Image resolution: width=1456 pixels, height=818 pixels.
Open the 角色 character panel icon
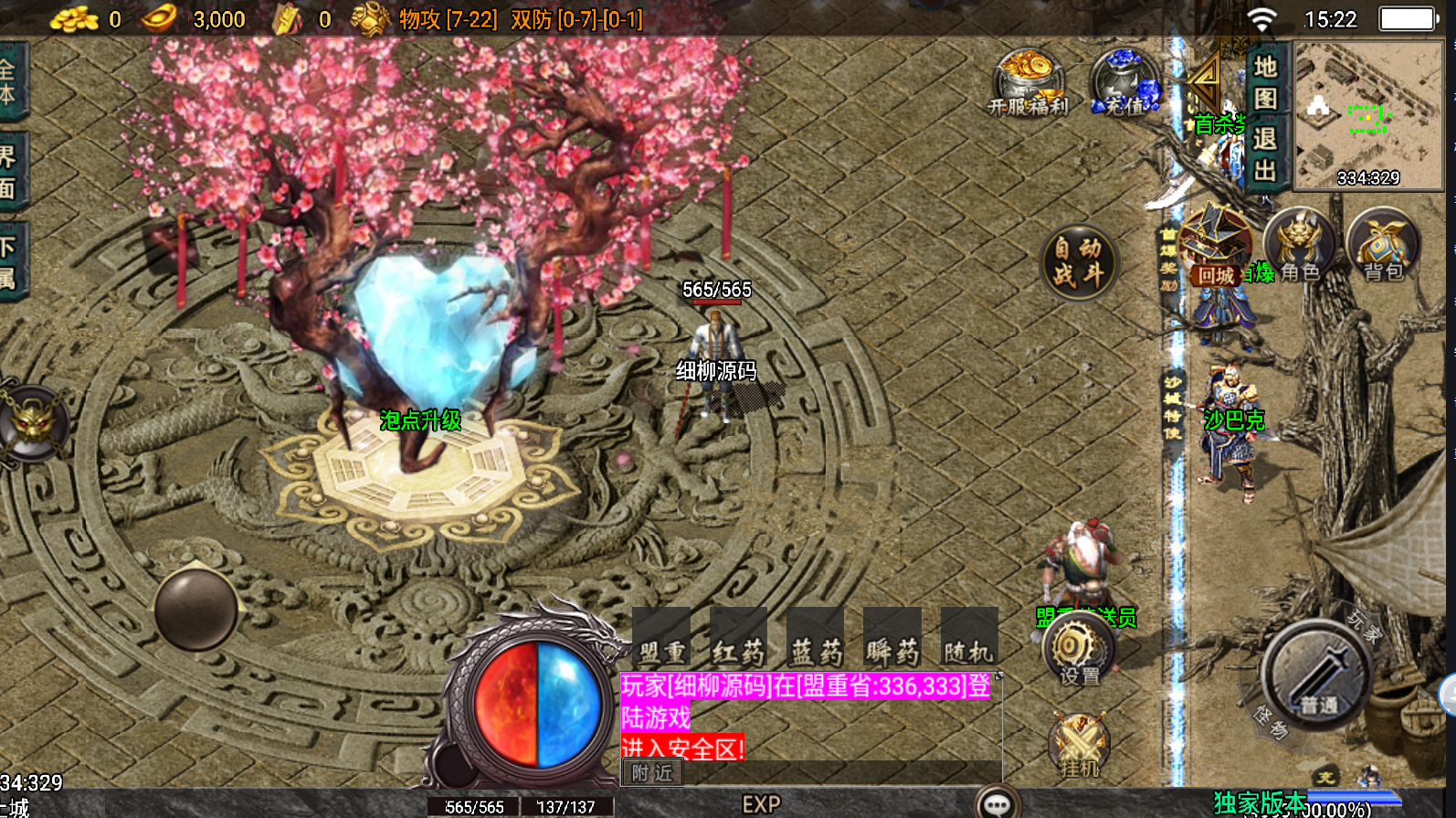click(x=1299, y=245)
